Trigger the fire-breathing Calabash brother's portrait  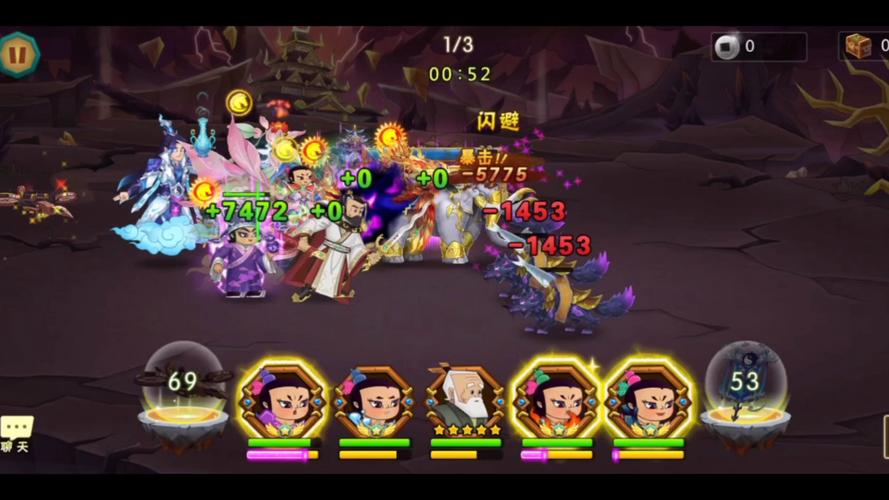click(x=556, y=399)
